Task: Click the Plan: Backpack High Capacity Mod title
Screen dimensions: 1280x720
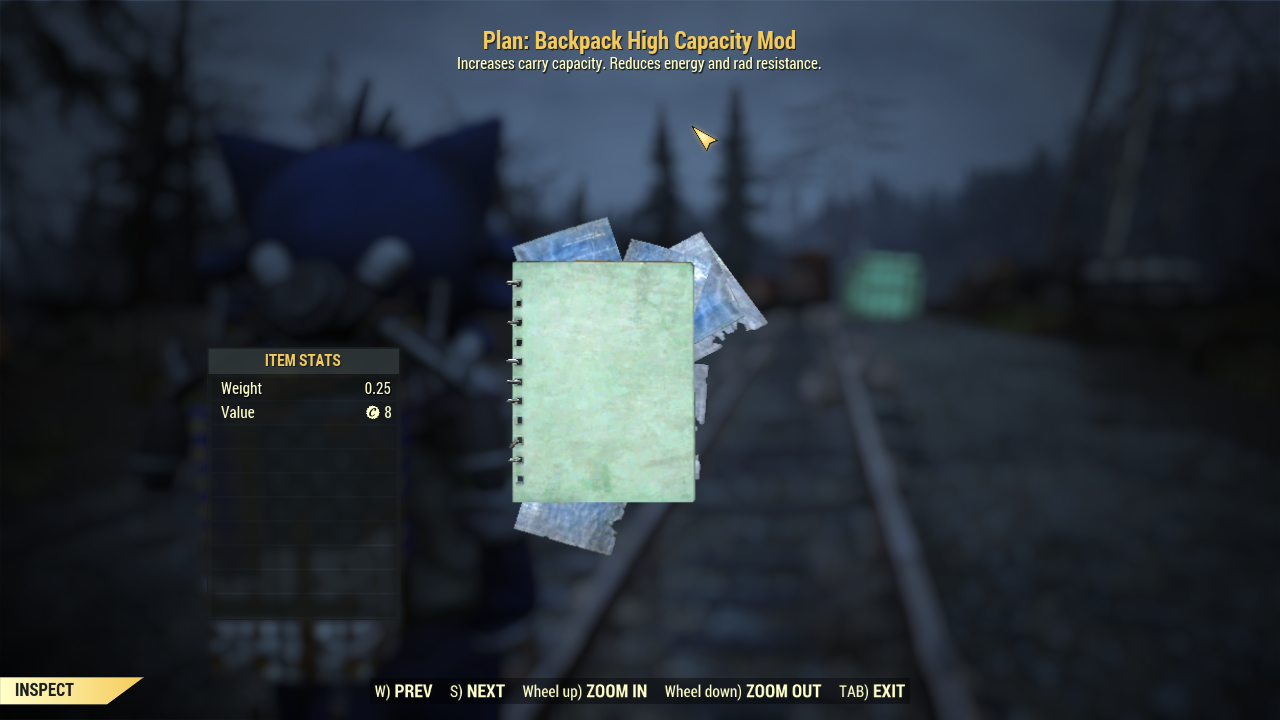Action: point(639,40)
